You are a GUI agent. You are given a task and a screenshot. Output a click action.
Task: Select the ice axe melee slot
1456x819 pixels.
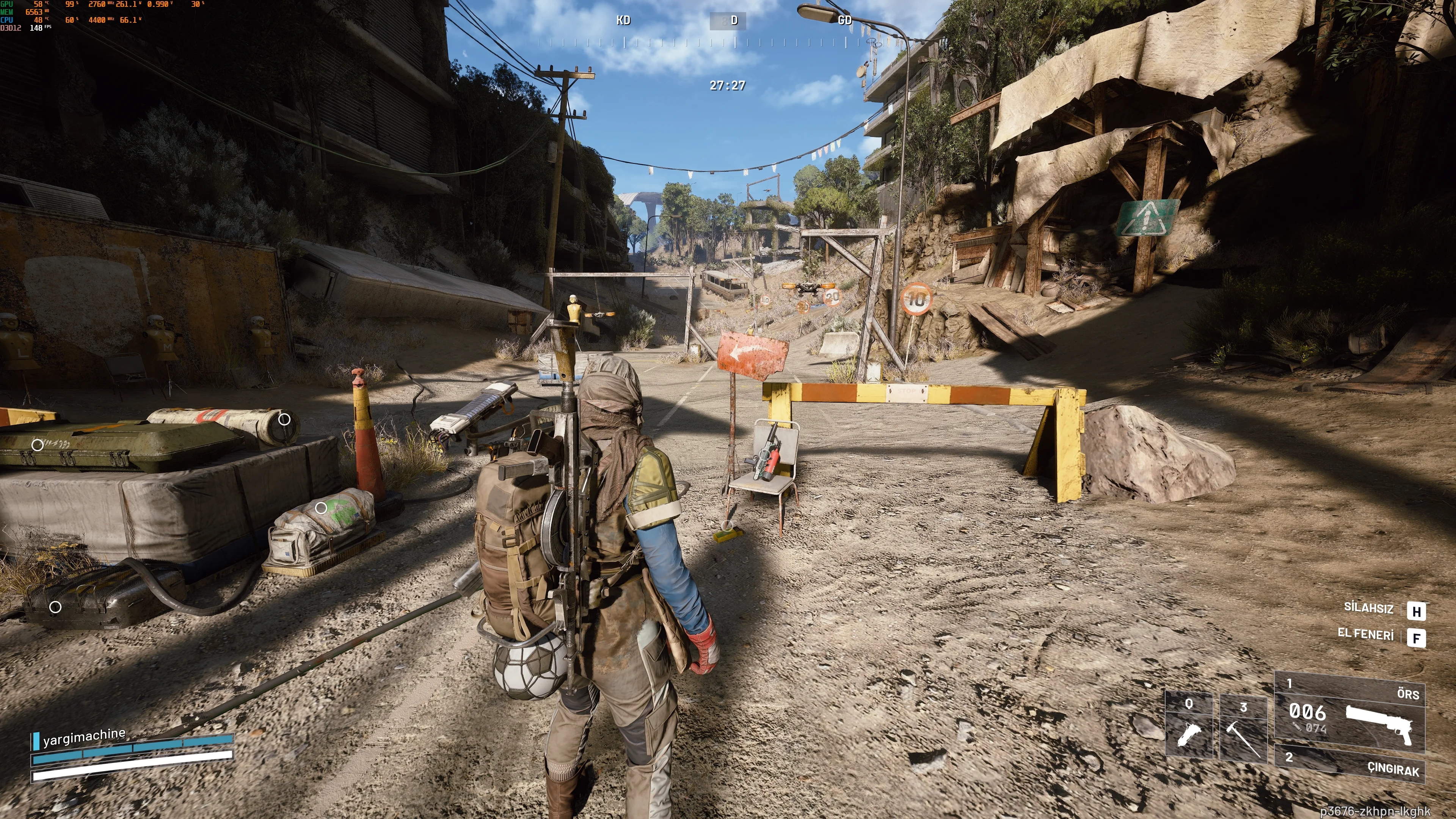[x=1243, y=730]
